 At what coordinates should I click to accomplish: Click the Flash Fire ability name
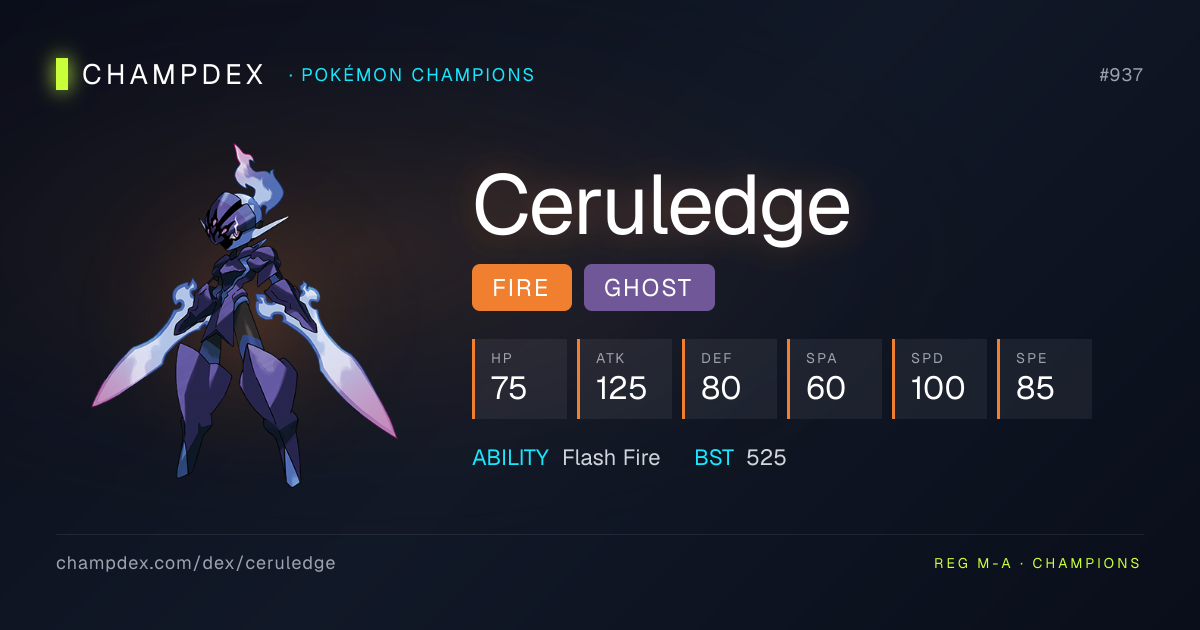pos(611,458)
